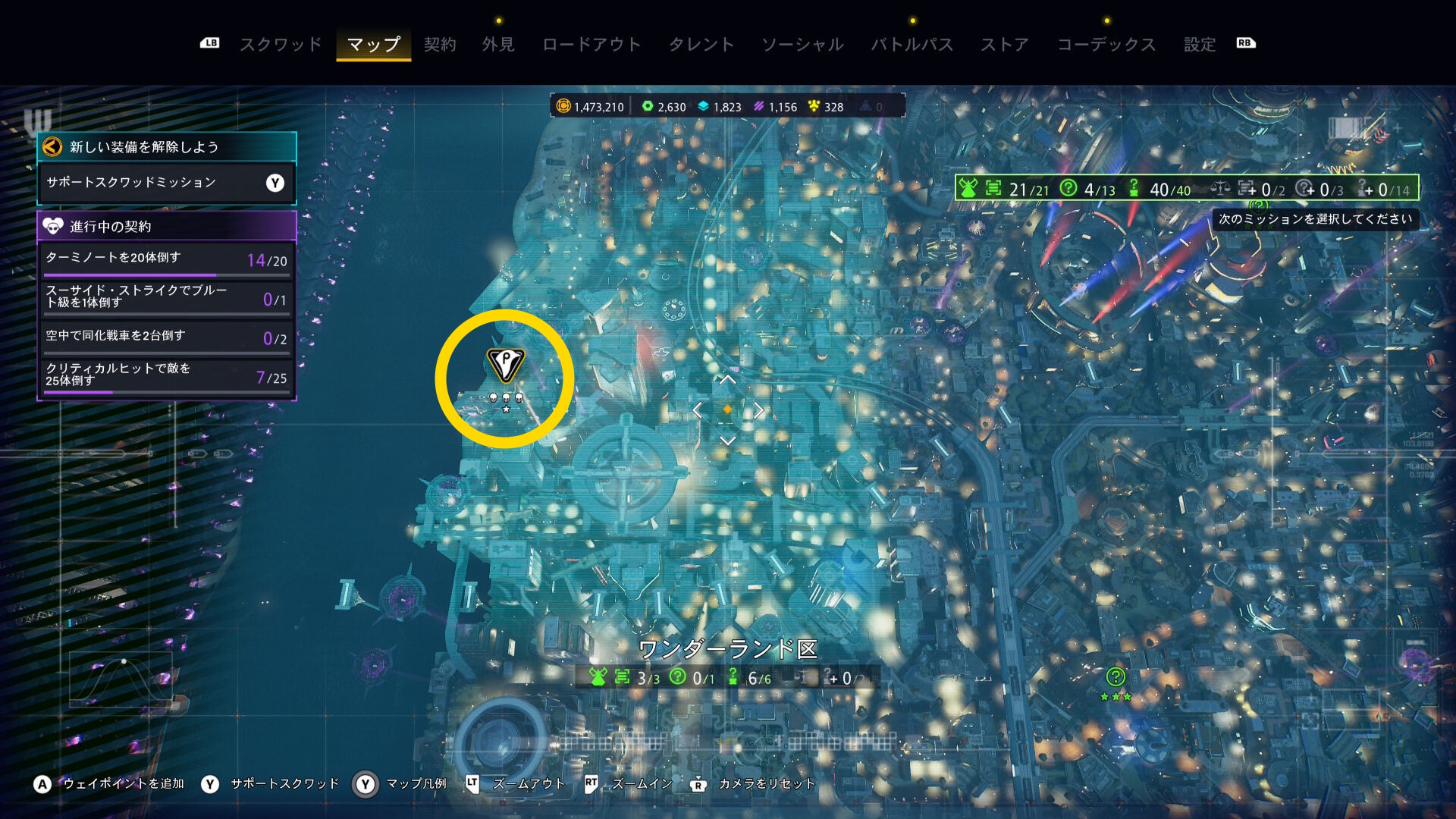Show the コーデックス tab
The width and height of the screenshot is (1456, 819).
click(1106, 45)
